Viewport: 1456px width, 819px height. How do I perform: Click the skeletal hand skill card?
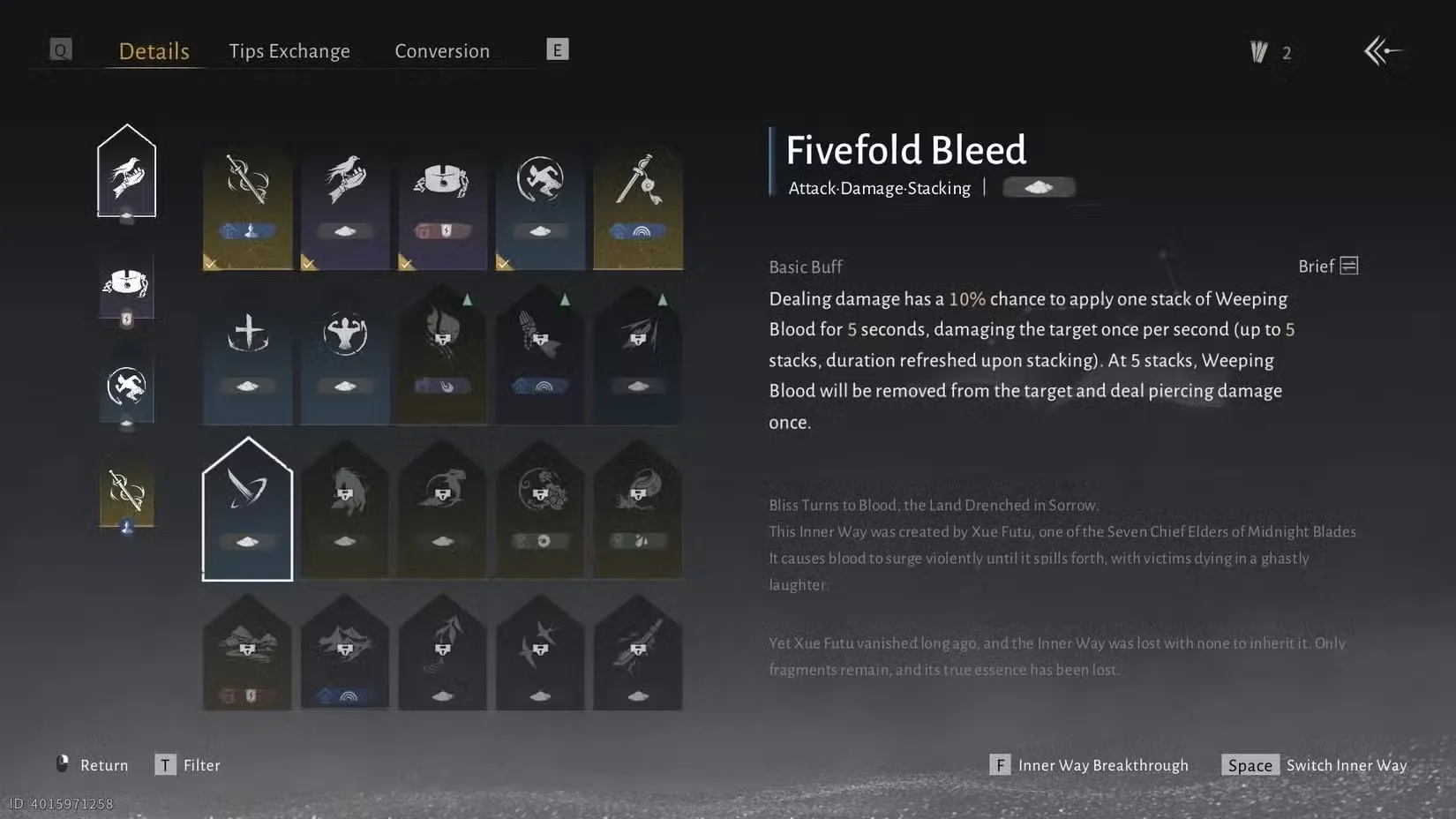[x=540, y=353]
